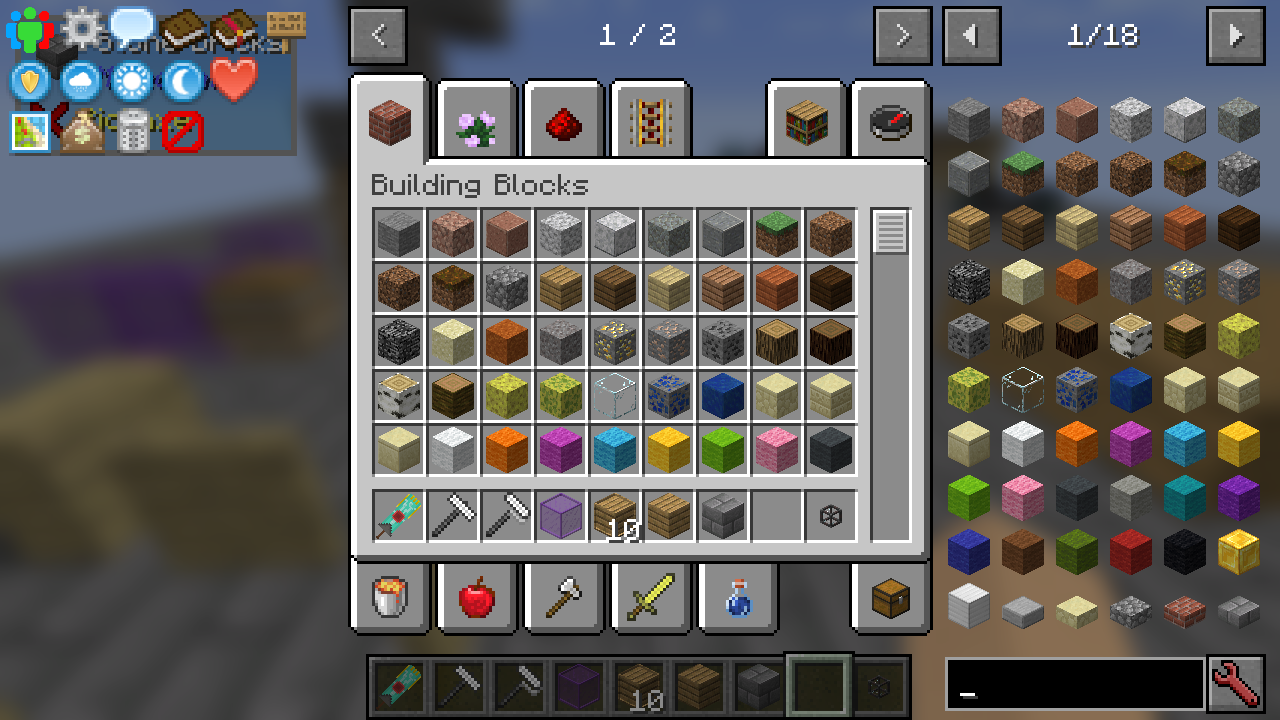Screen dimensions: 1280x720
Task: Advance to the next item list page
Action: point(1236,36)
